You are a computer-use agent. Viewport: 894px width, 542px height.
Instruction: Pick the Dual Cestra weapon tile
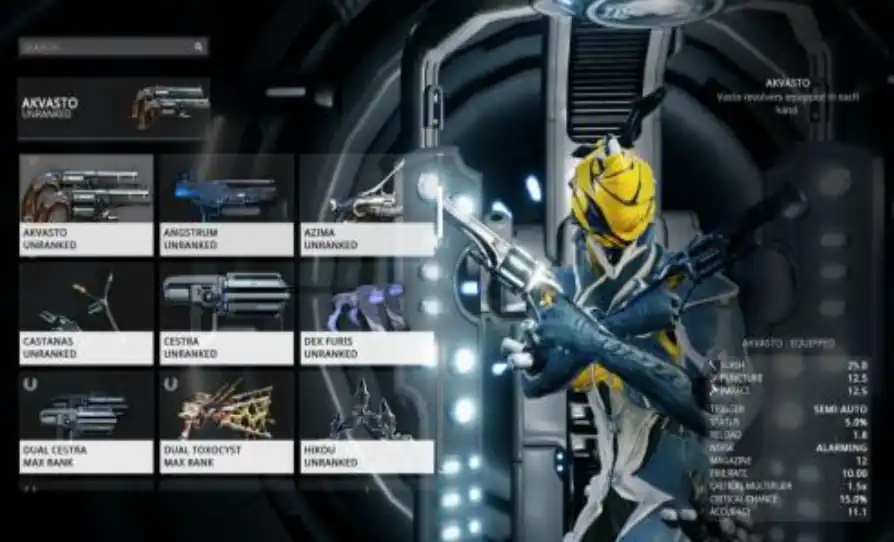tap(86, 421)
